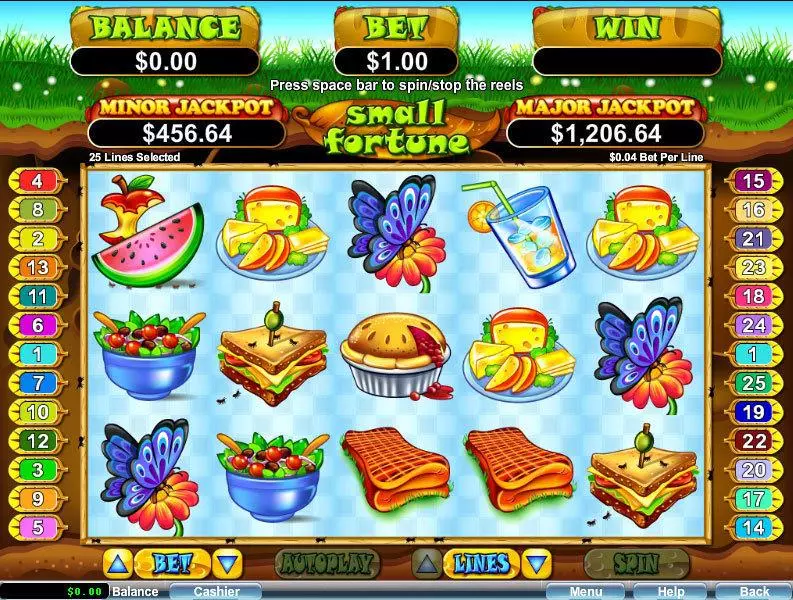Screen dimensions: 793x600
Task: Open the Cashier
Action: pyautogui.click(x=216, y=591)
